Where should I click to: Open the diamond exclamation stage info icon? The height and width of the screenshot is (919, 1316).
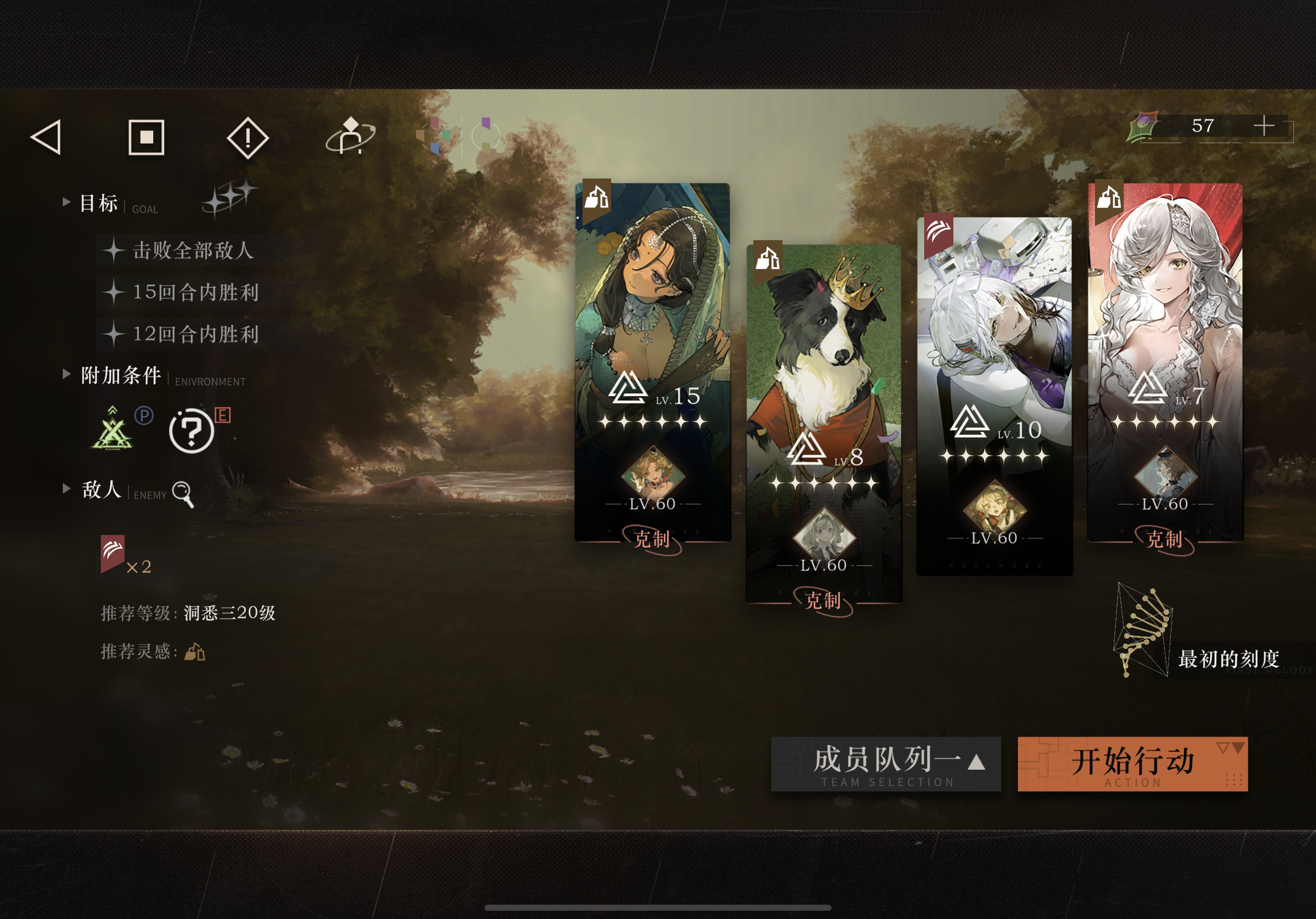click(249, 138)
